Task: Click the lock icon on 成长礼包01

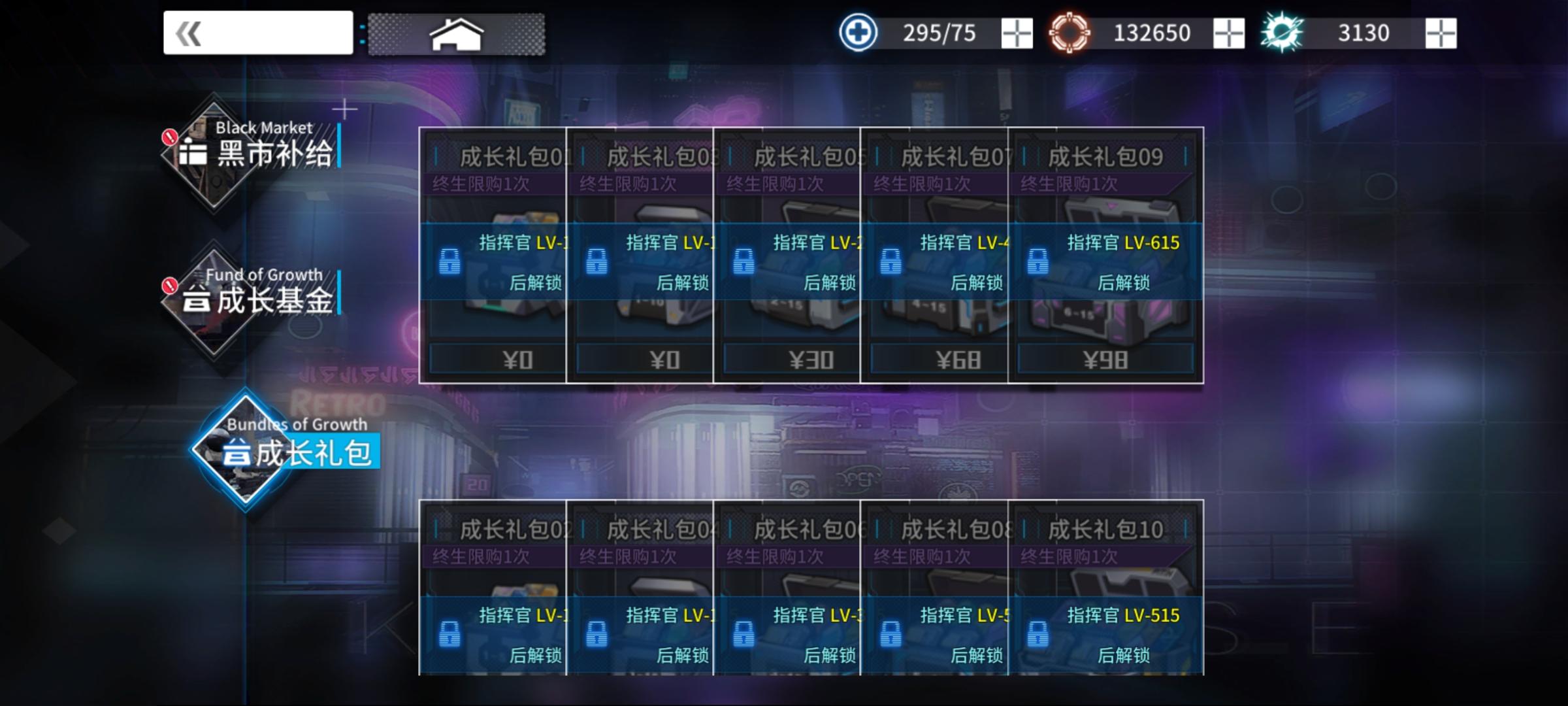Action: pos(451,264)
